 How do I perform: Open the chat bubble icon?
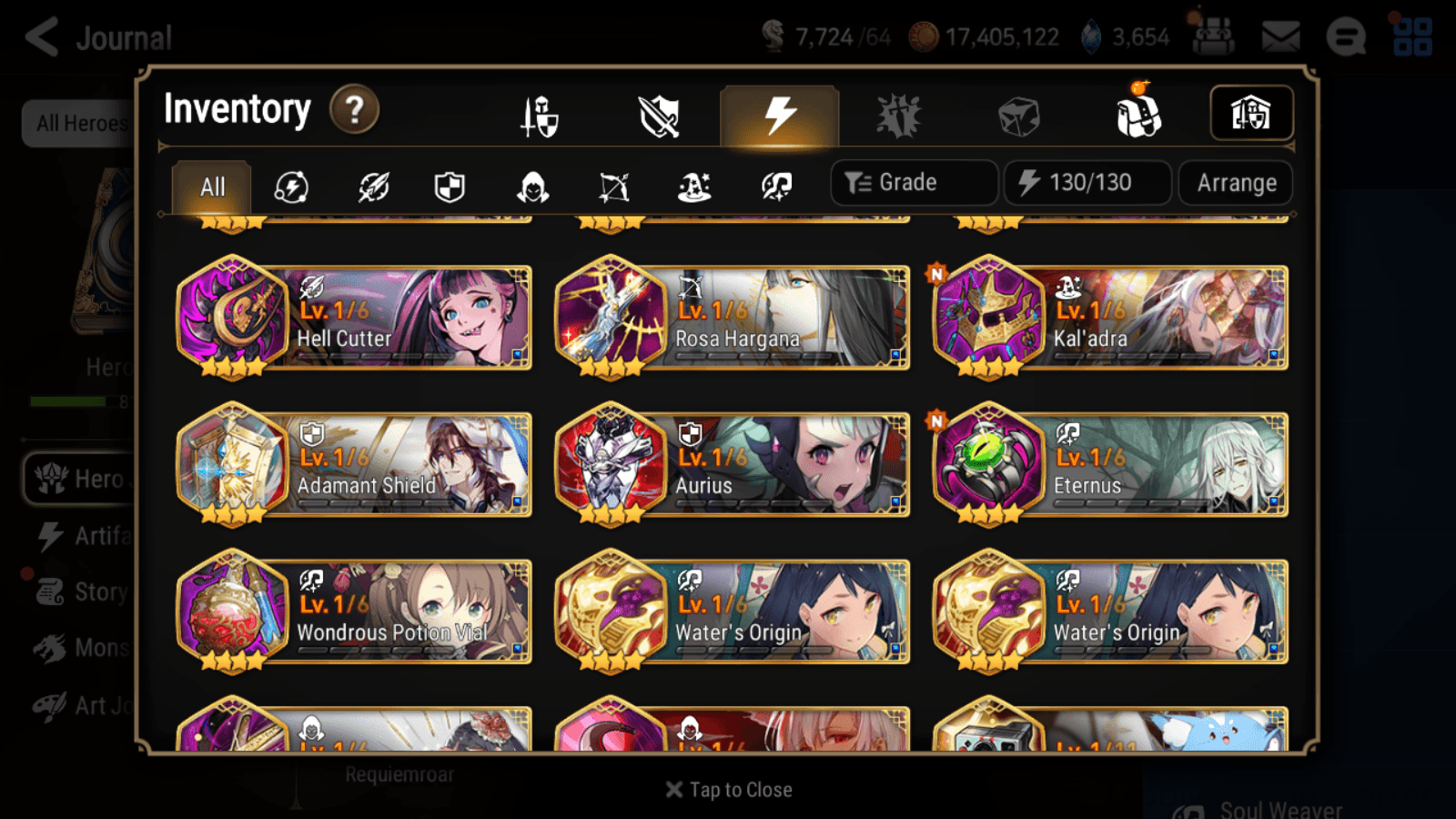1345,36
